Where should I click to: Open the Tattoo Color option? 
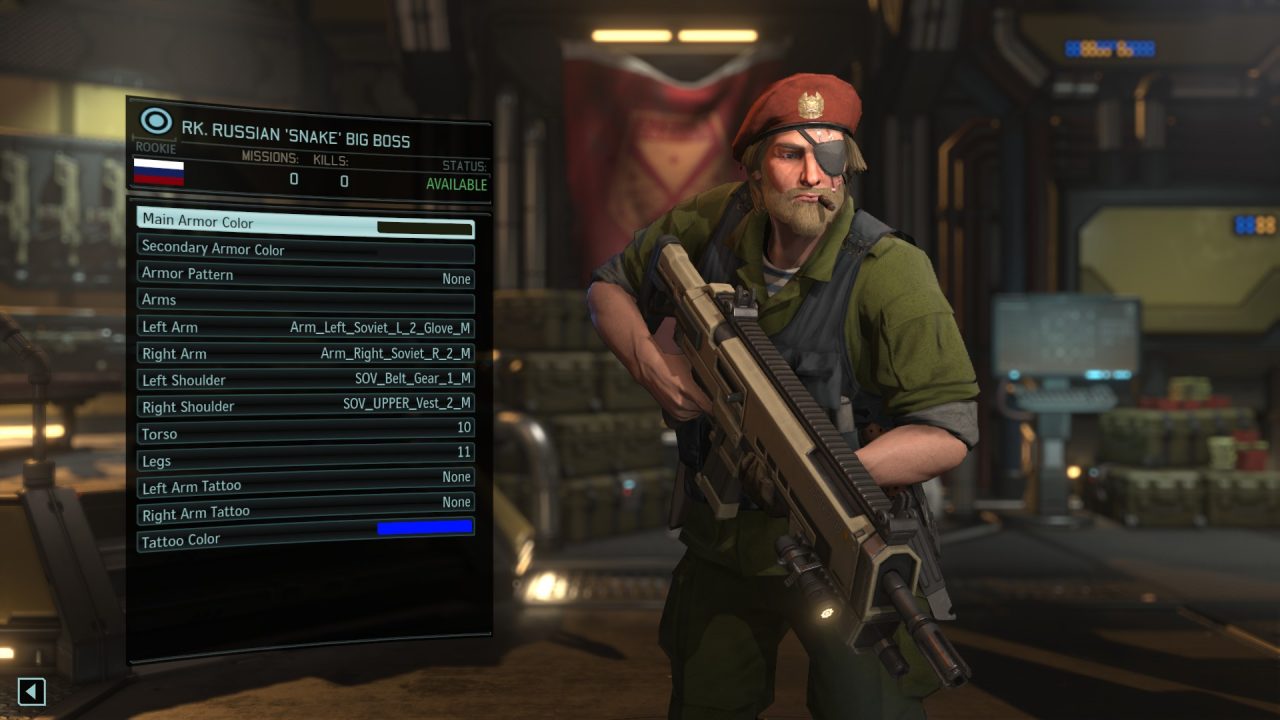[x=305, y=534]
